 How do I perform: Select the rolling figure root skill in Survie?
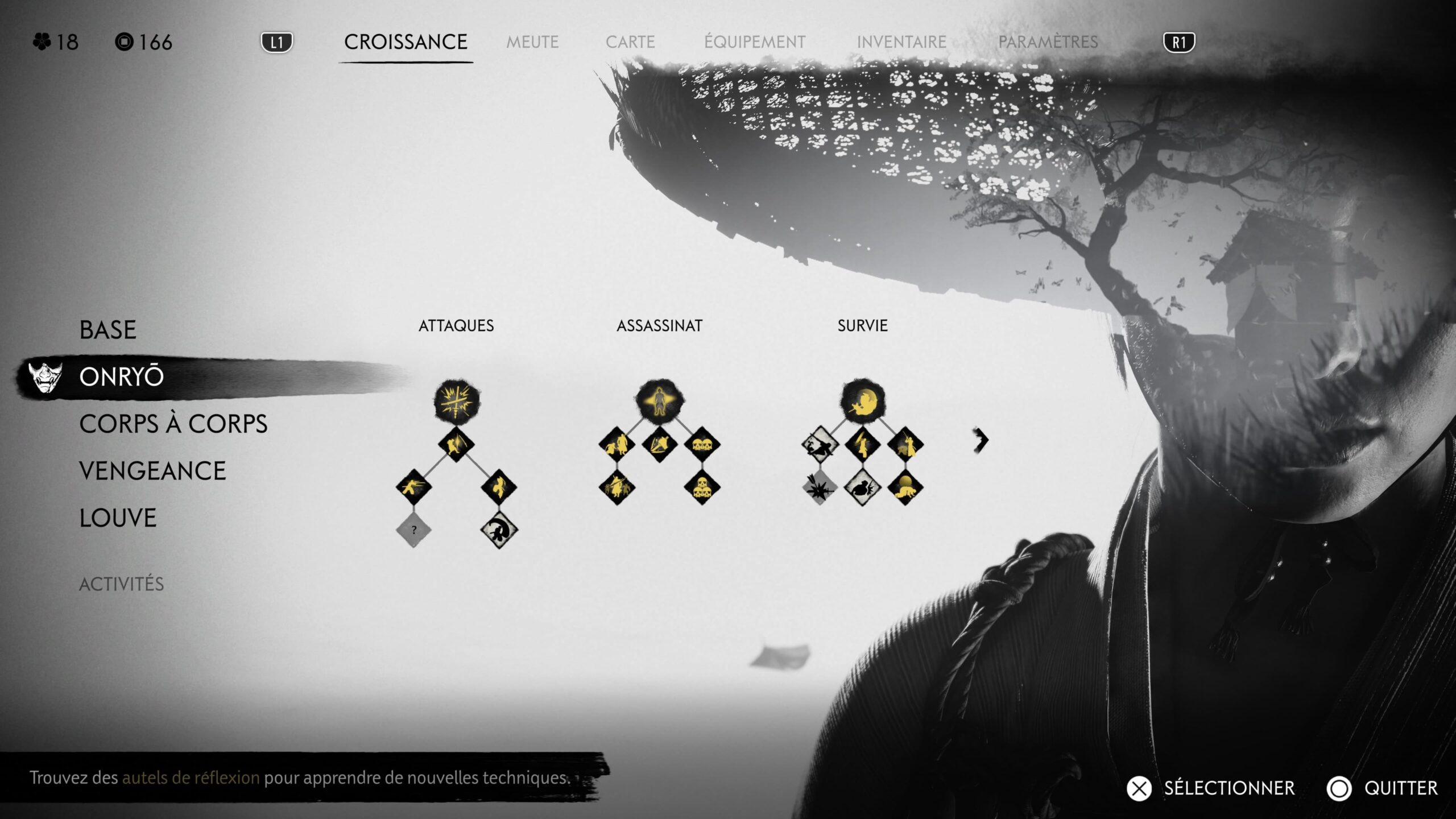pos(862,402)
